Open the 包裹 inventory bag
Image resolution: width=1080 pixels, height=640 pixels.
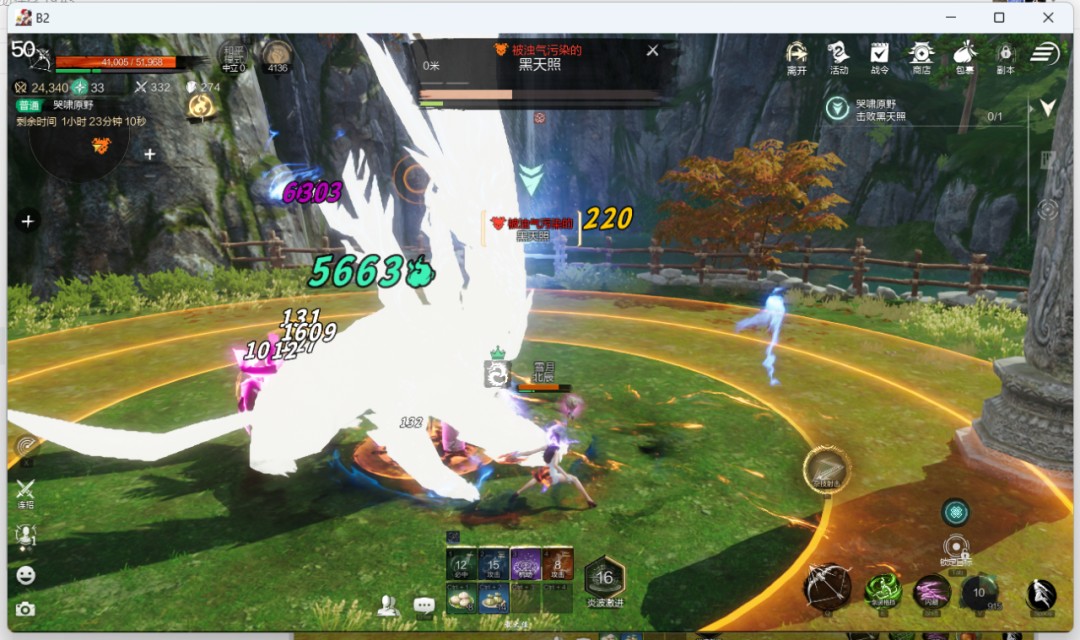[x=964, y=56]
